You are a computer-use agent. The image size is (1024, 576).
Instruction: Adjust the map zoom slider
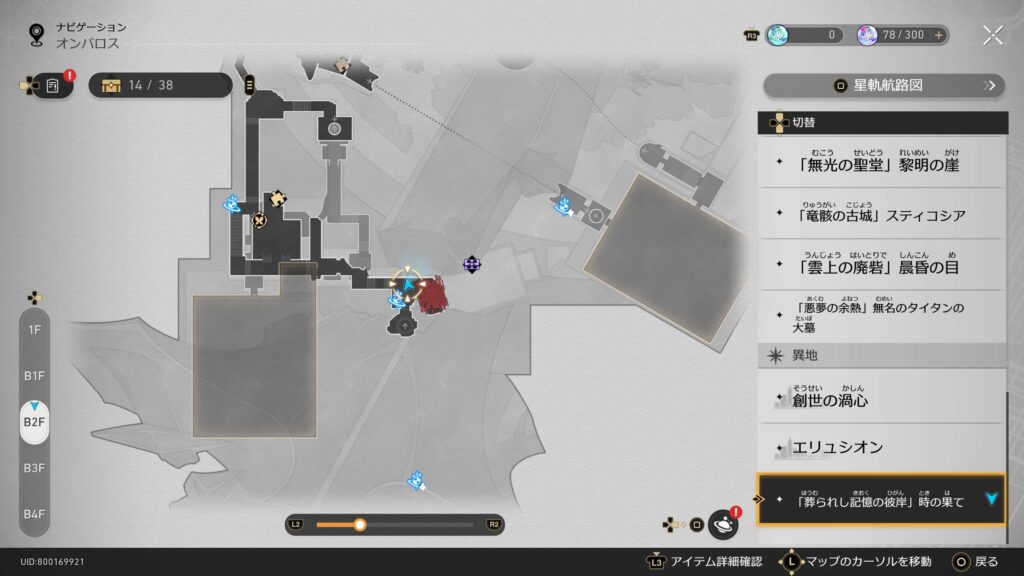pyautogui.click(x=360, y=524)
